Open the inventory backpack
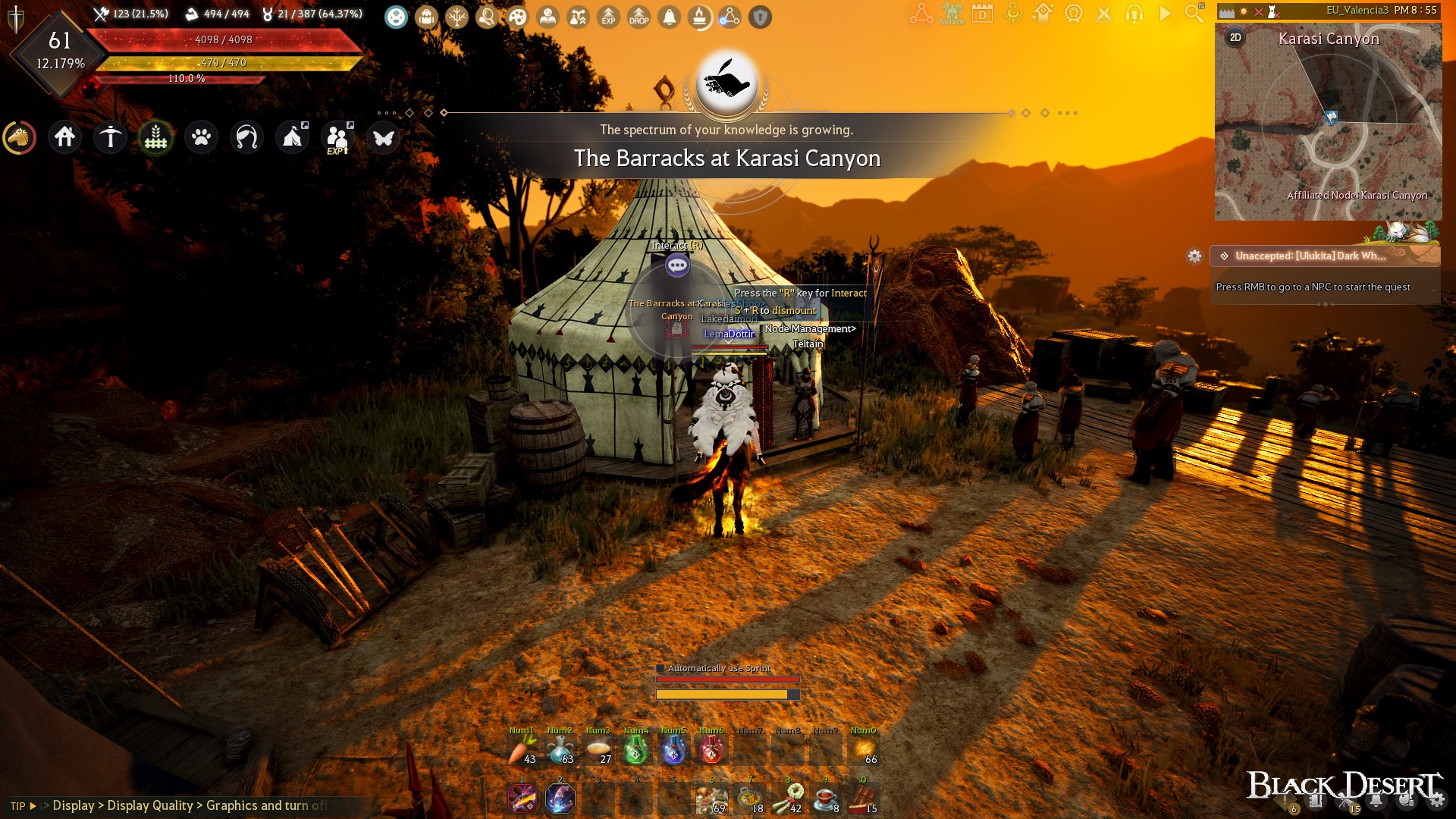Screen dimensions: 1456x819 [x=426, y=17]
